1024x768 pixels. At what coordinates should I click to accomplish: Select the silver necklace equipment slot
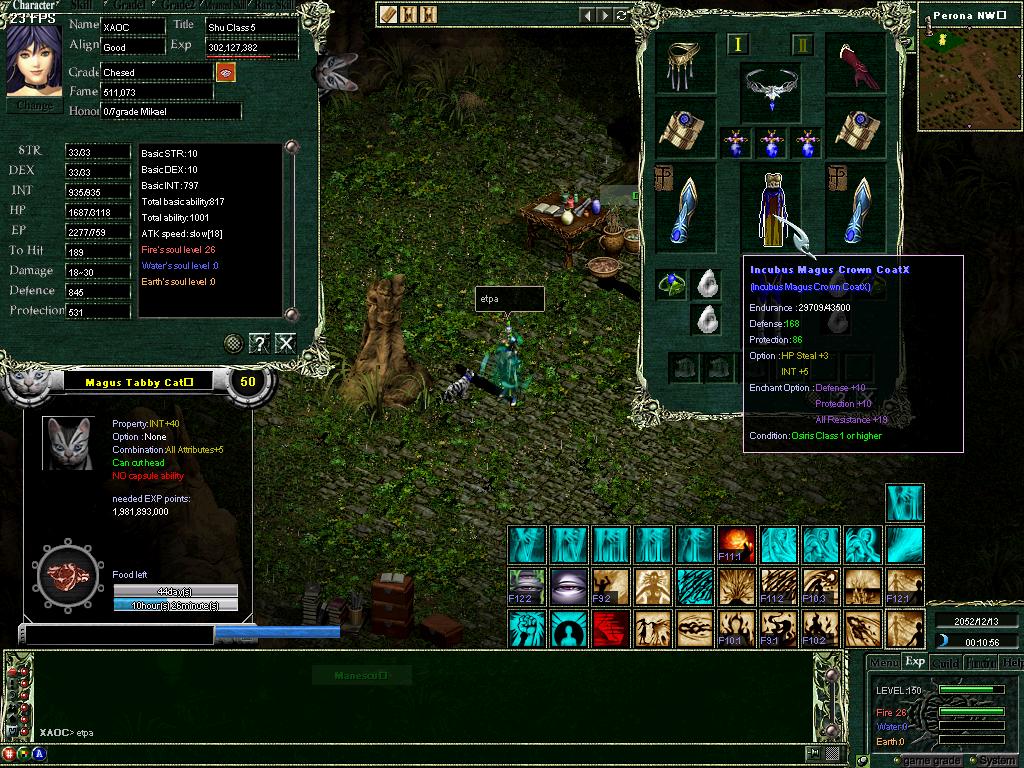pos(770,89)
